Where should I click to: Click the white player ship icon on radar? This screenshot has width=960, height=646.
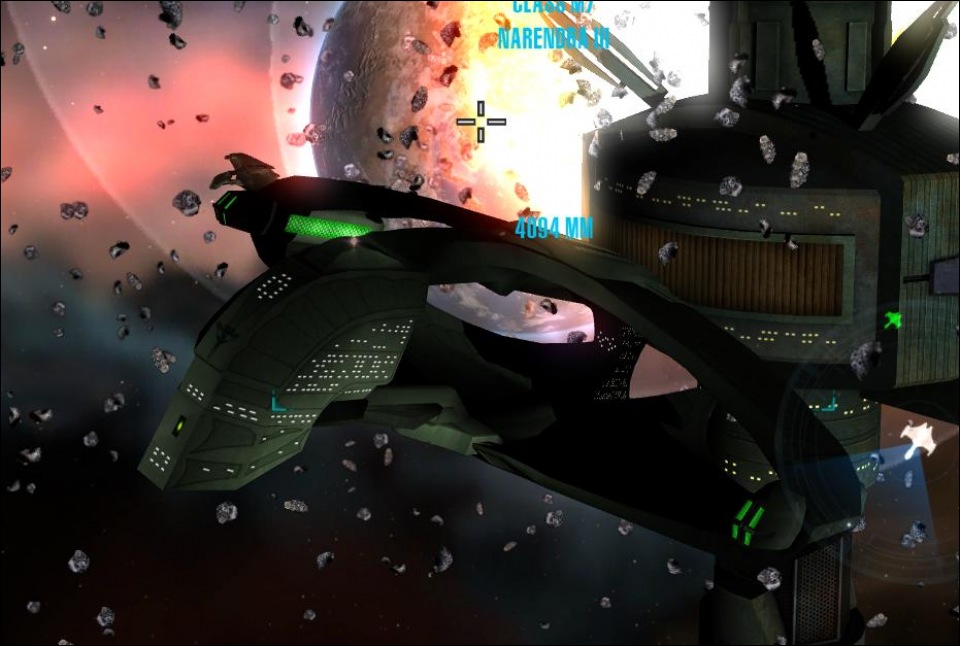(x=914, y=437)
